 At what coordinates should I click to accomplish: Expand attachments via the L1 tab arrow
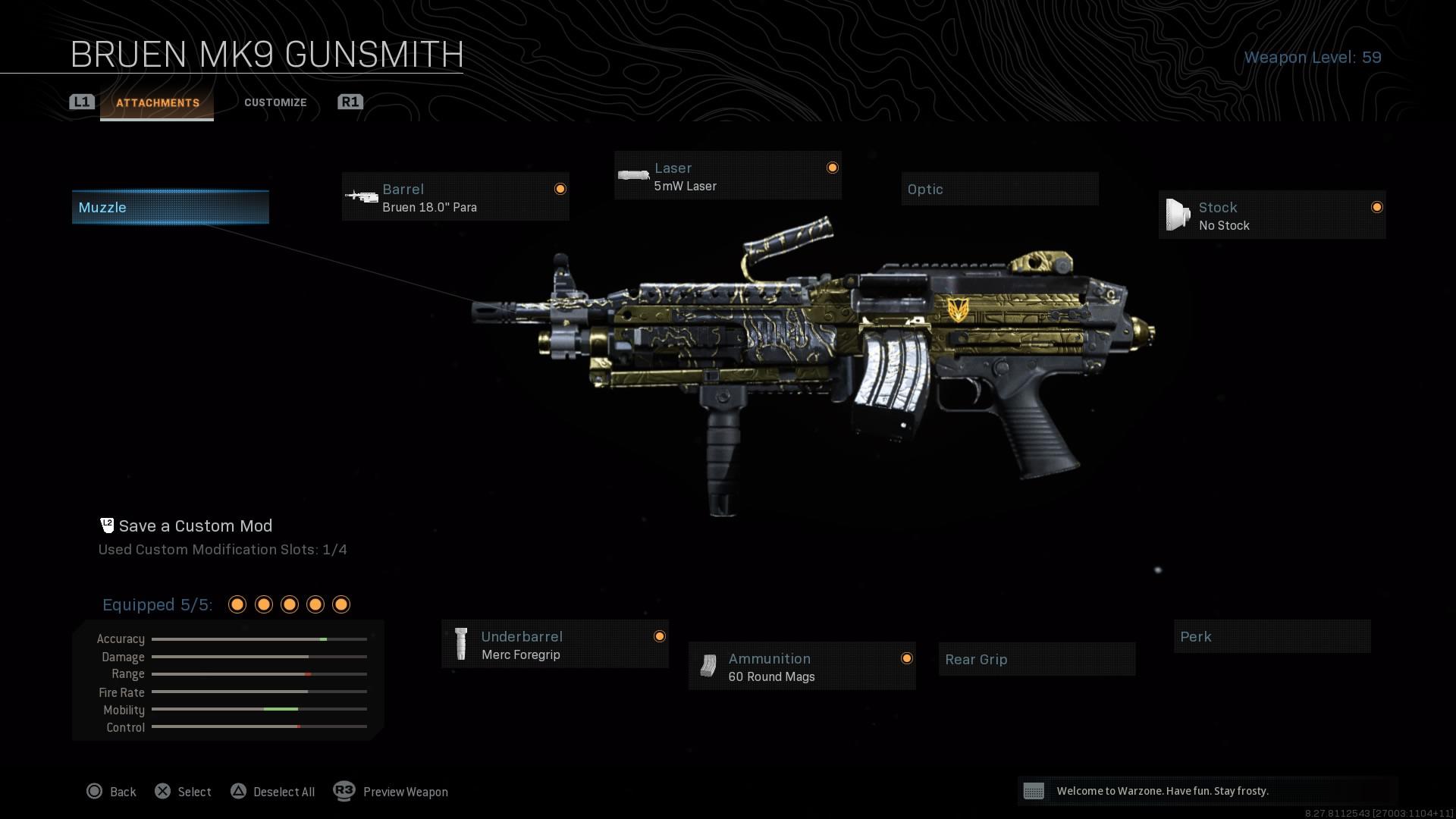[81, 101]
